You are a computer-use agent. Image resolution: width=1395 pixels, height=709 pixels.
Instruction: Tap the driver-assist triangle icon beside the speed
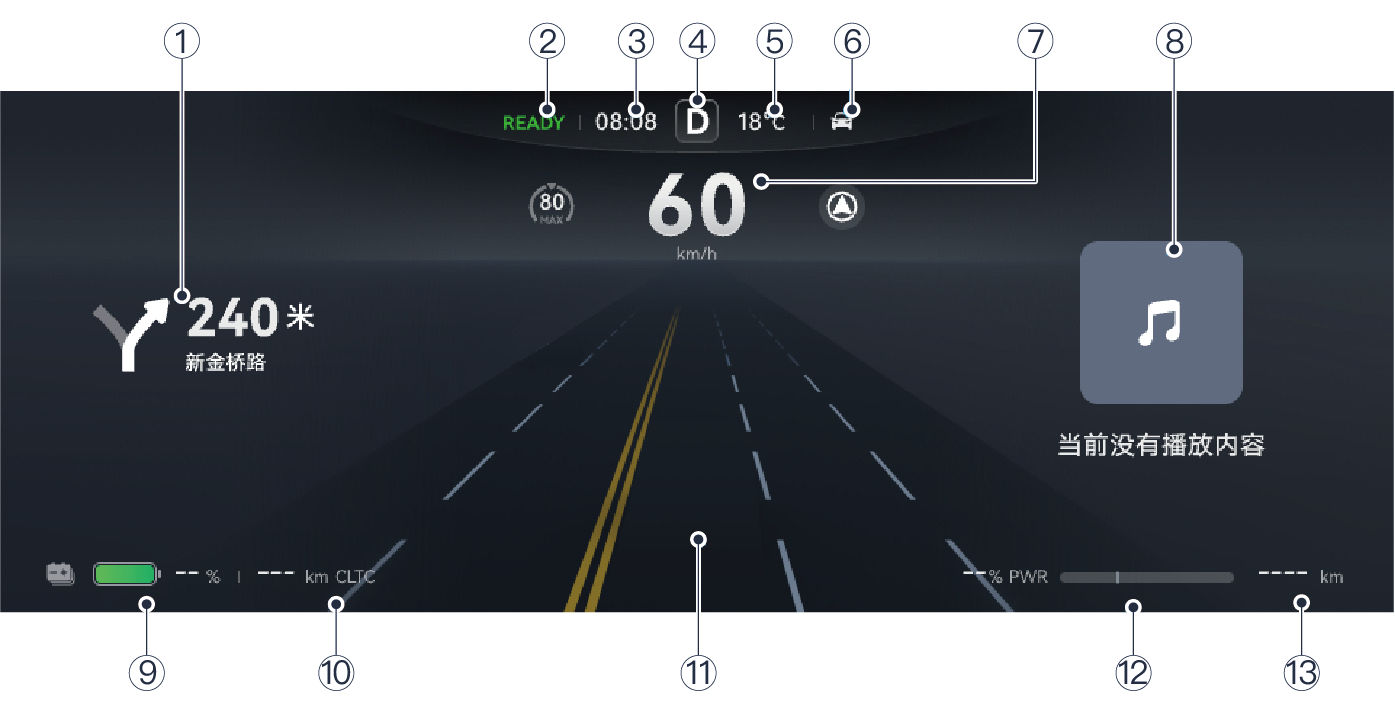pos(842,207)
